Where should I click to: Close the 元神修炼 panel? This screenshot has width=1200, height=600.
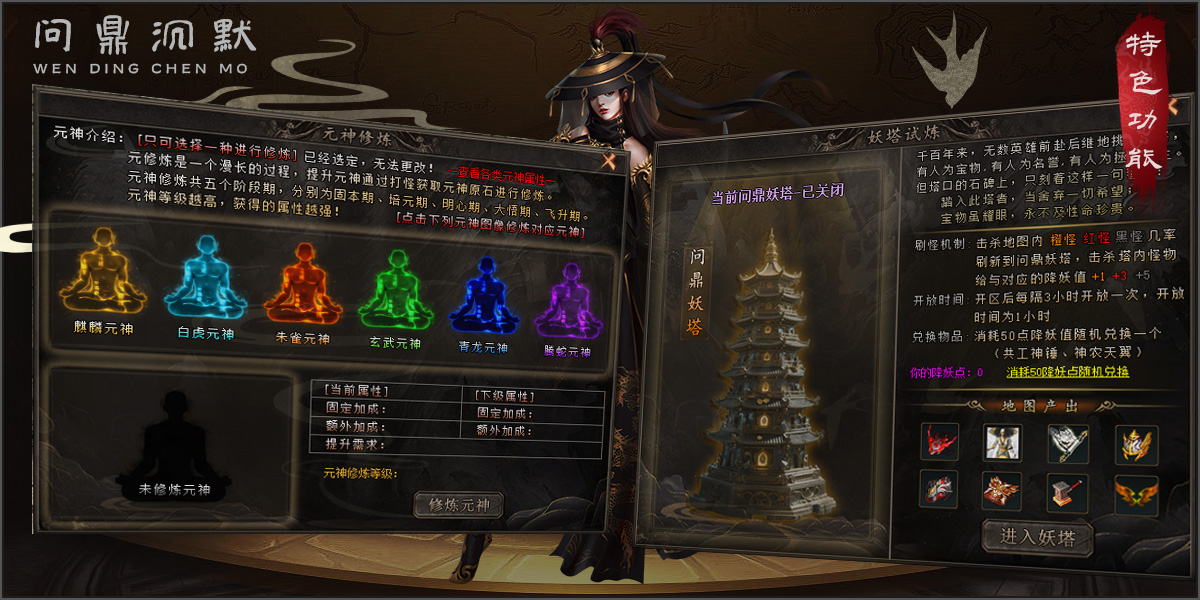tap(607, 159)
